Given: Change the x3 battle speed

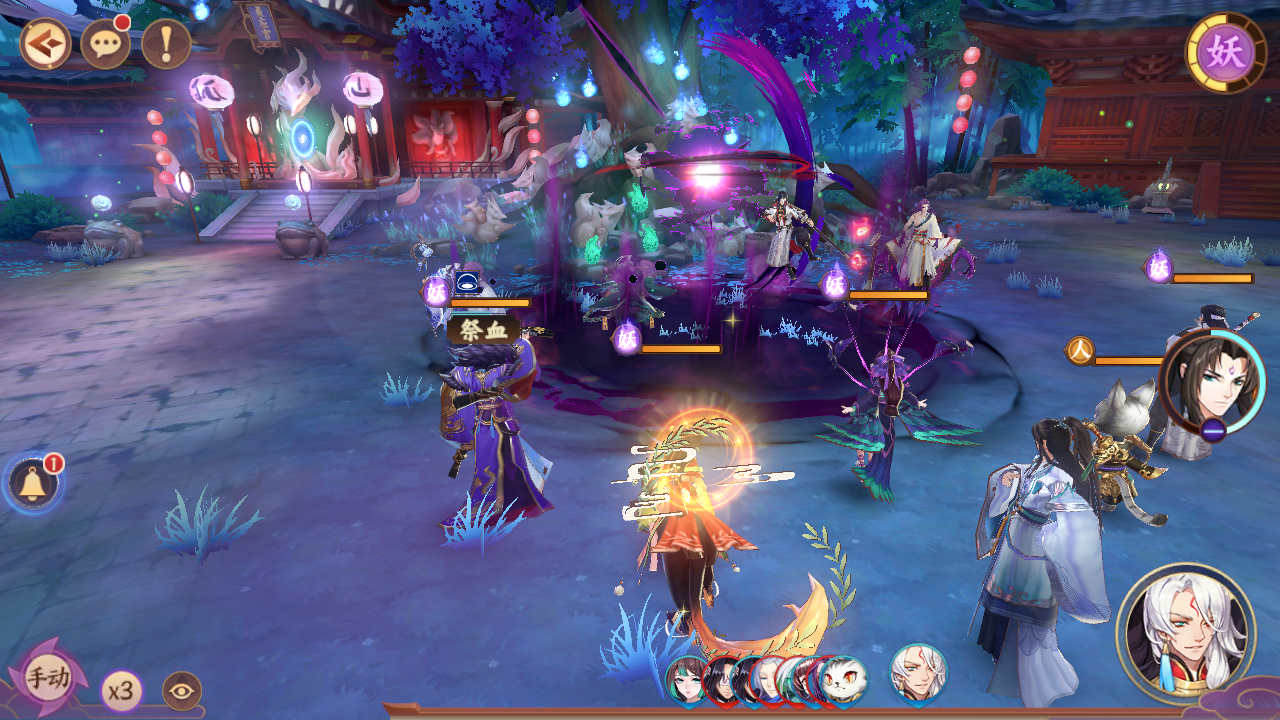Looking at the screenshot, I should (122, 691).
